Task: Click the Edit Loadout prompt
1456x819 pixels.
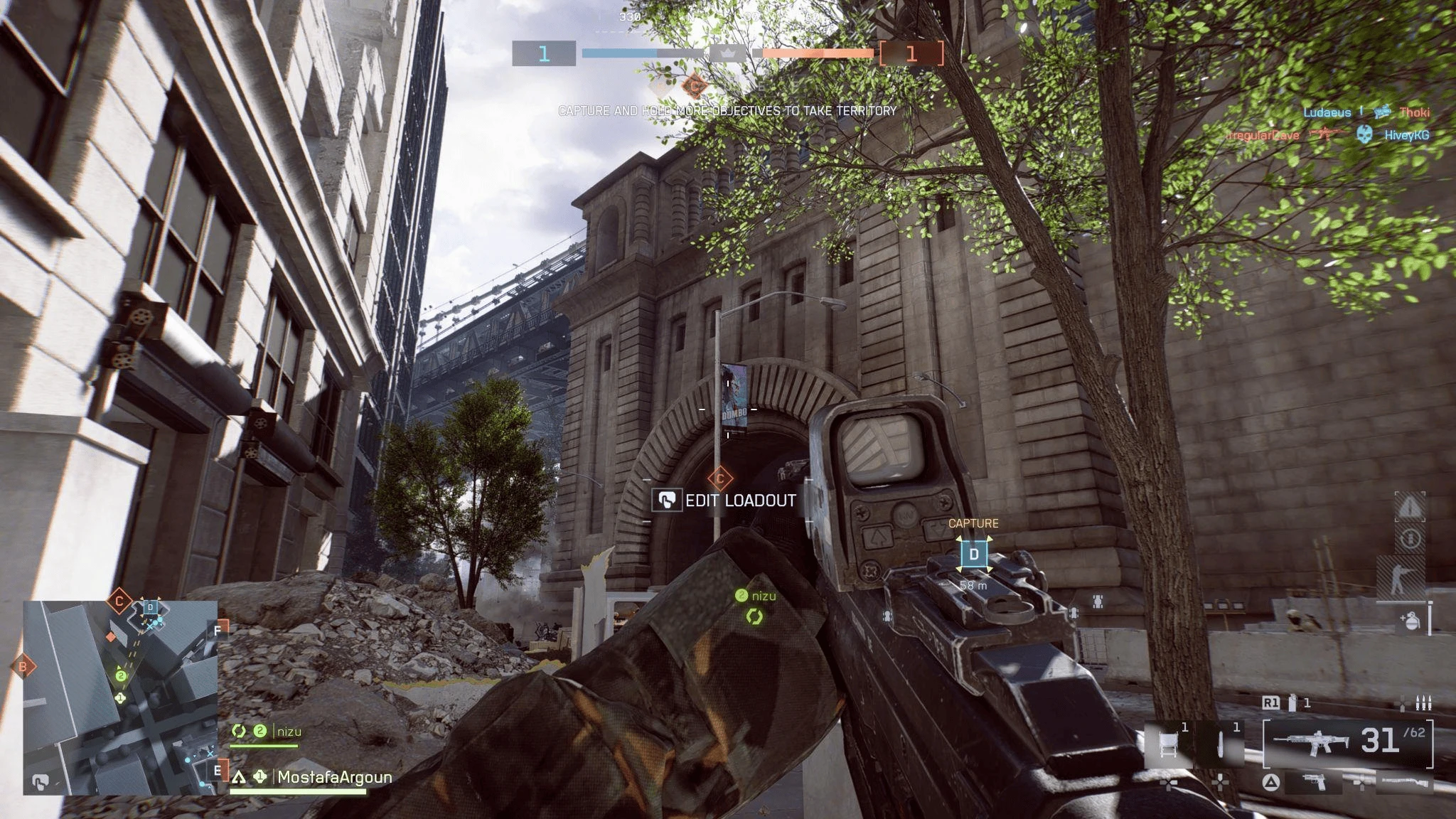Action: 725,500
